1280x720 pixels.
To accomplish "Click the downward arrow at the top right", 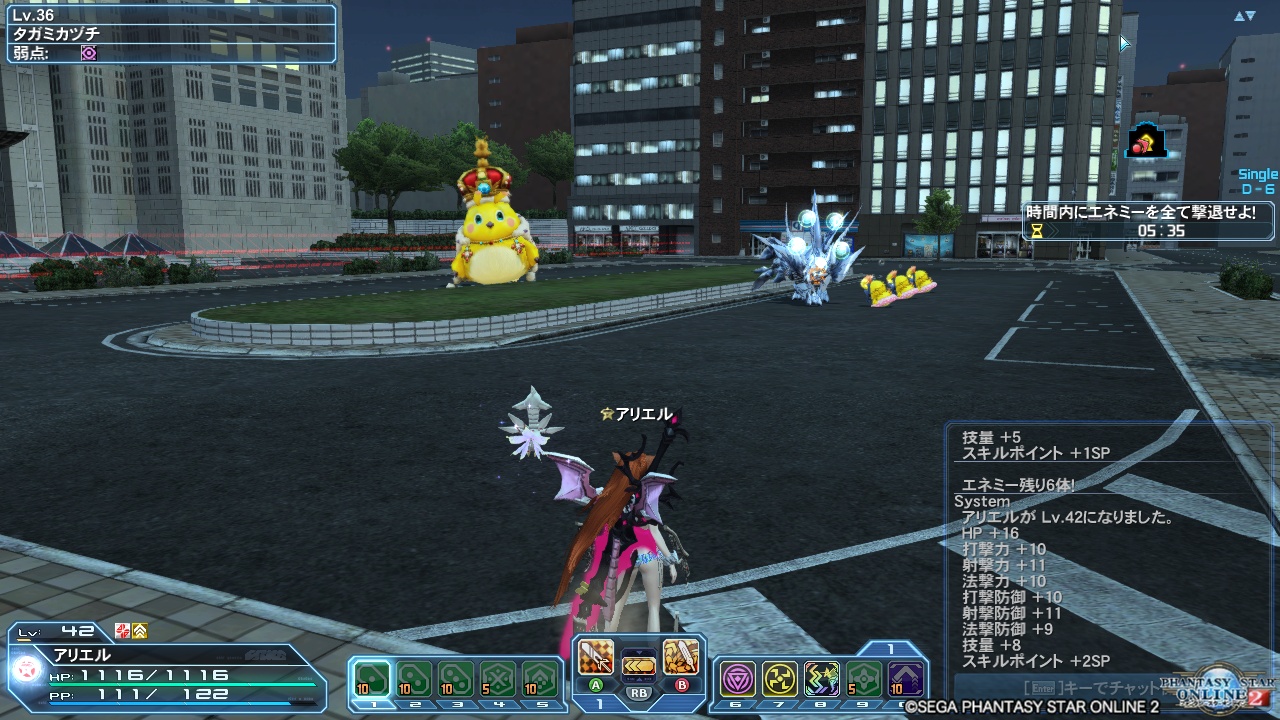I will tap(1250, 15).
